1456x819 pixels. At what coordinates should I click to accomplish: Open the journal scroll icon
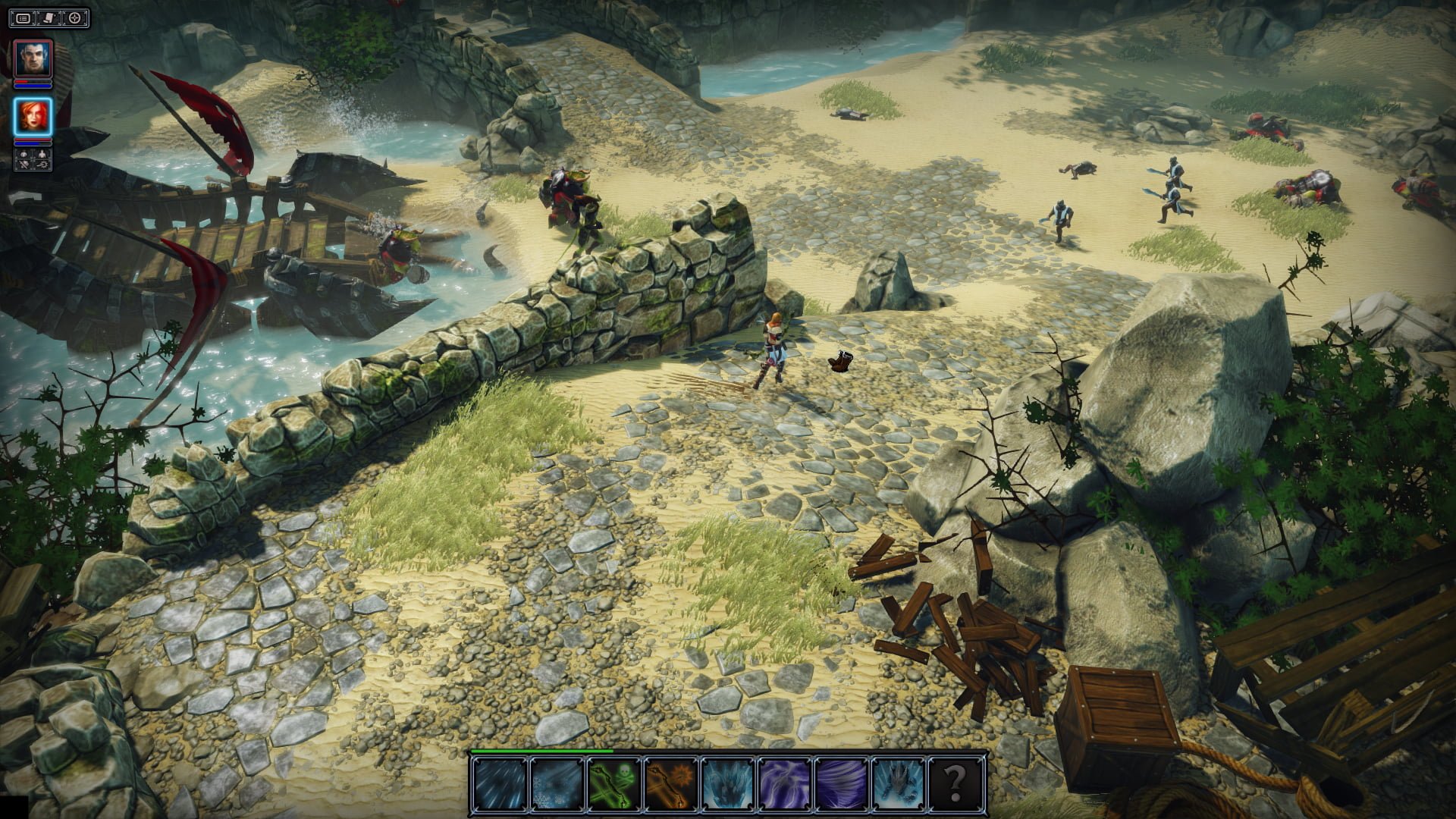tap(49, 17)
